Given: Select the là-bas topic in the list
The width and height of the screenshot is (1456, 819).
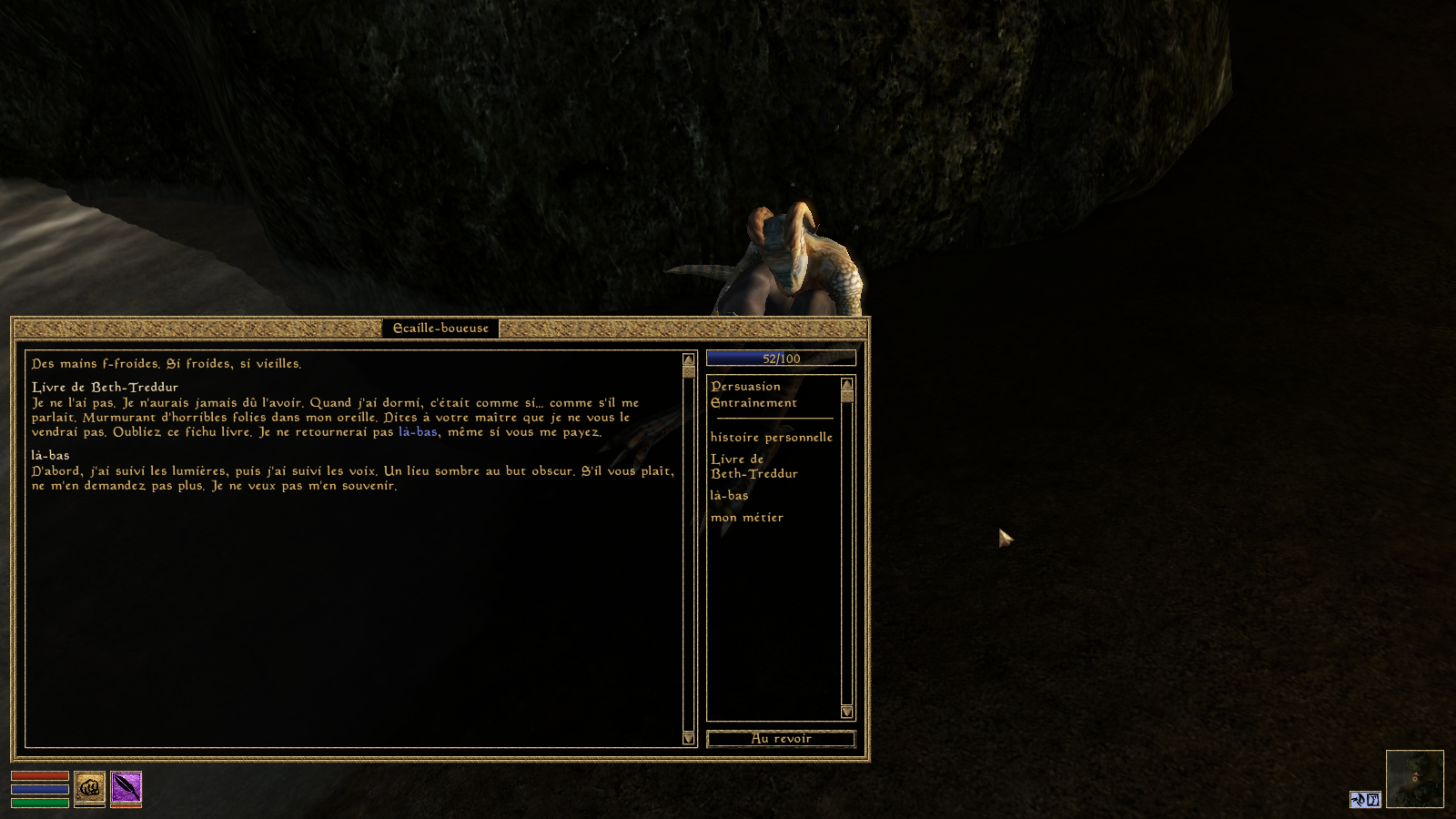Looking at the screenshot, I should (729, 496).
